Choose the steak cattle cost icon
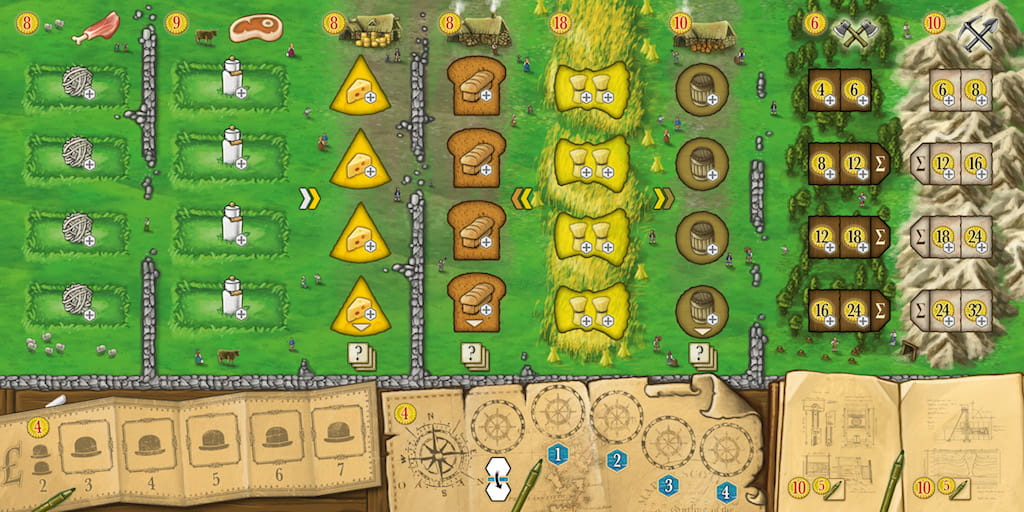Image resolution: width=1024 pixels, height=512 pixels. (x=255, y=28)
